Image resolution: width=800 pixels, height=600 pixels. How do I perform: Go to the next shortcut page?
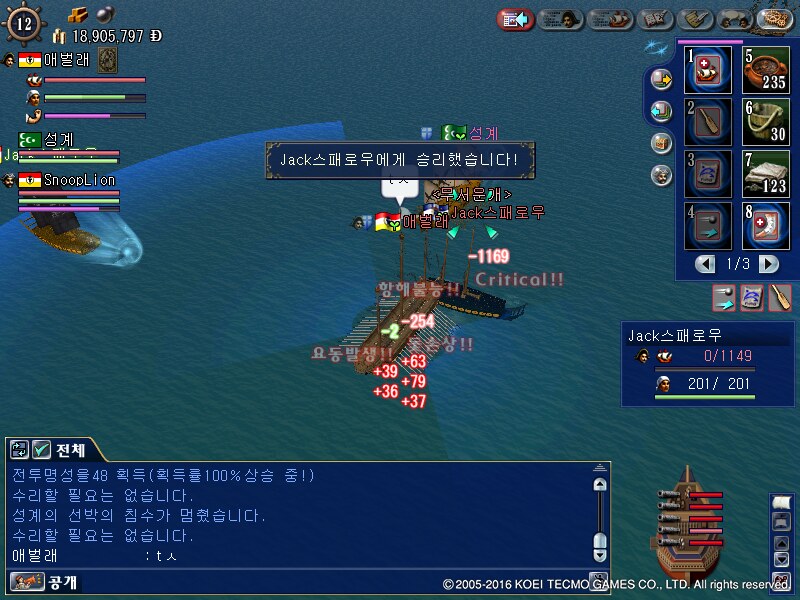pos(768,264)
